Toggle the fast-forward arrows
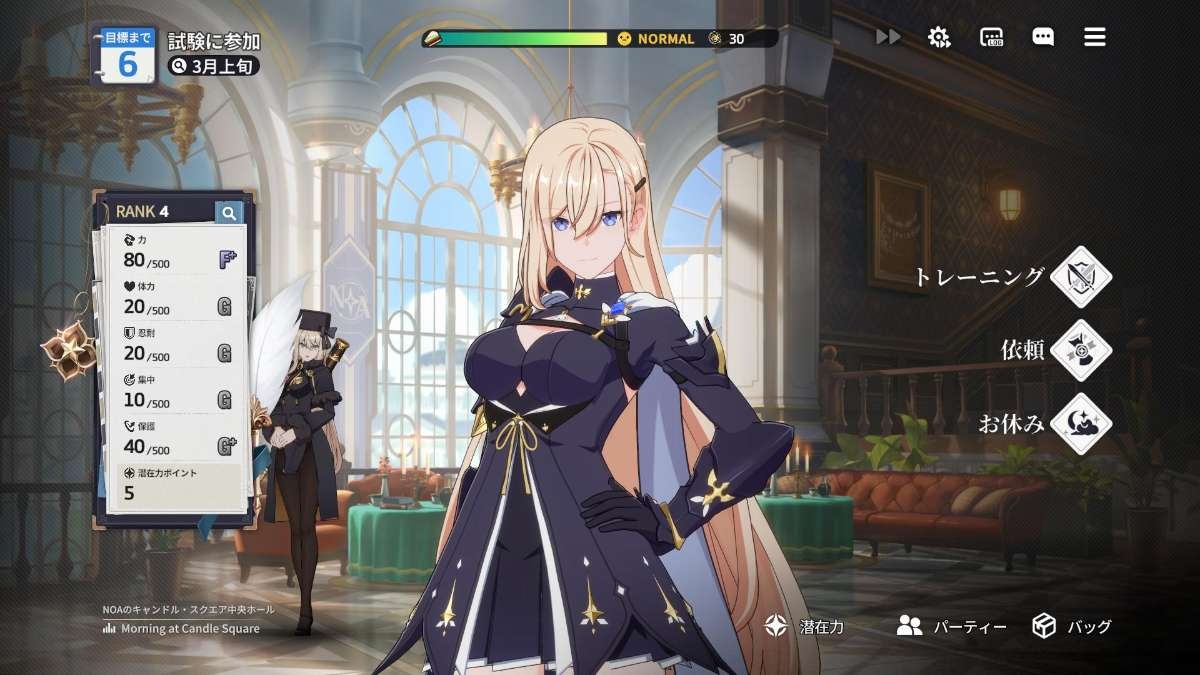The height and width of the screenshot is (675, 1200). coord(887,37)
